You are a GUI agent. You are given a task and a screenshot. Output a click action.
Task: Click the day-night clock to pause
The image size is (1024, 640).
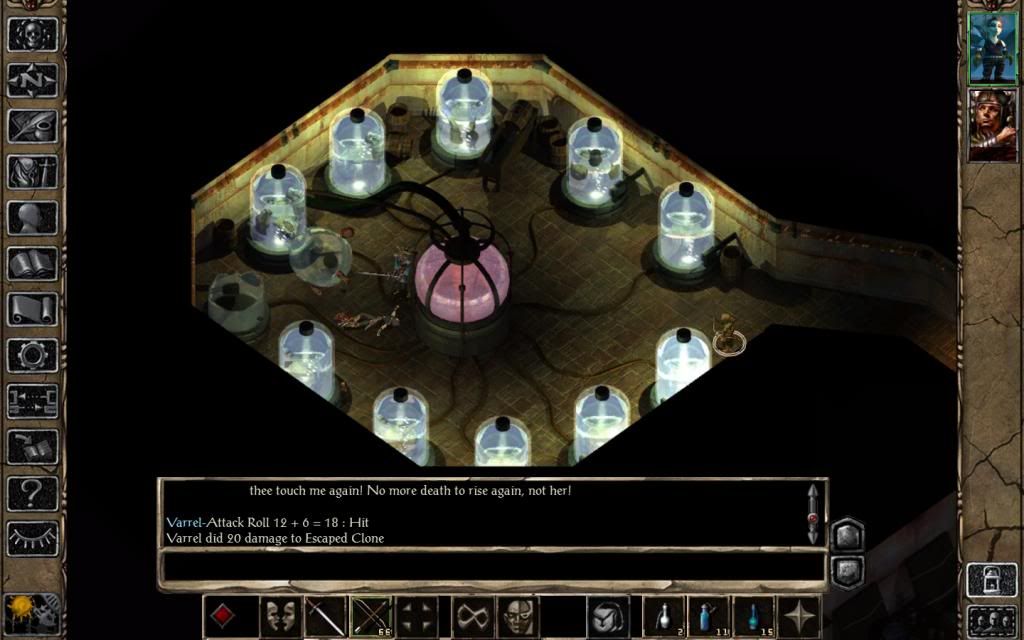tap(20, 611)
